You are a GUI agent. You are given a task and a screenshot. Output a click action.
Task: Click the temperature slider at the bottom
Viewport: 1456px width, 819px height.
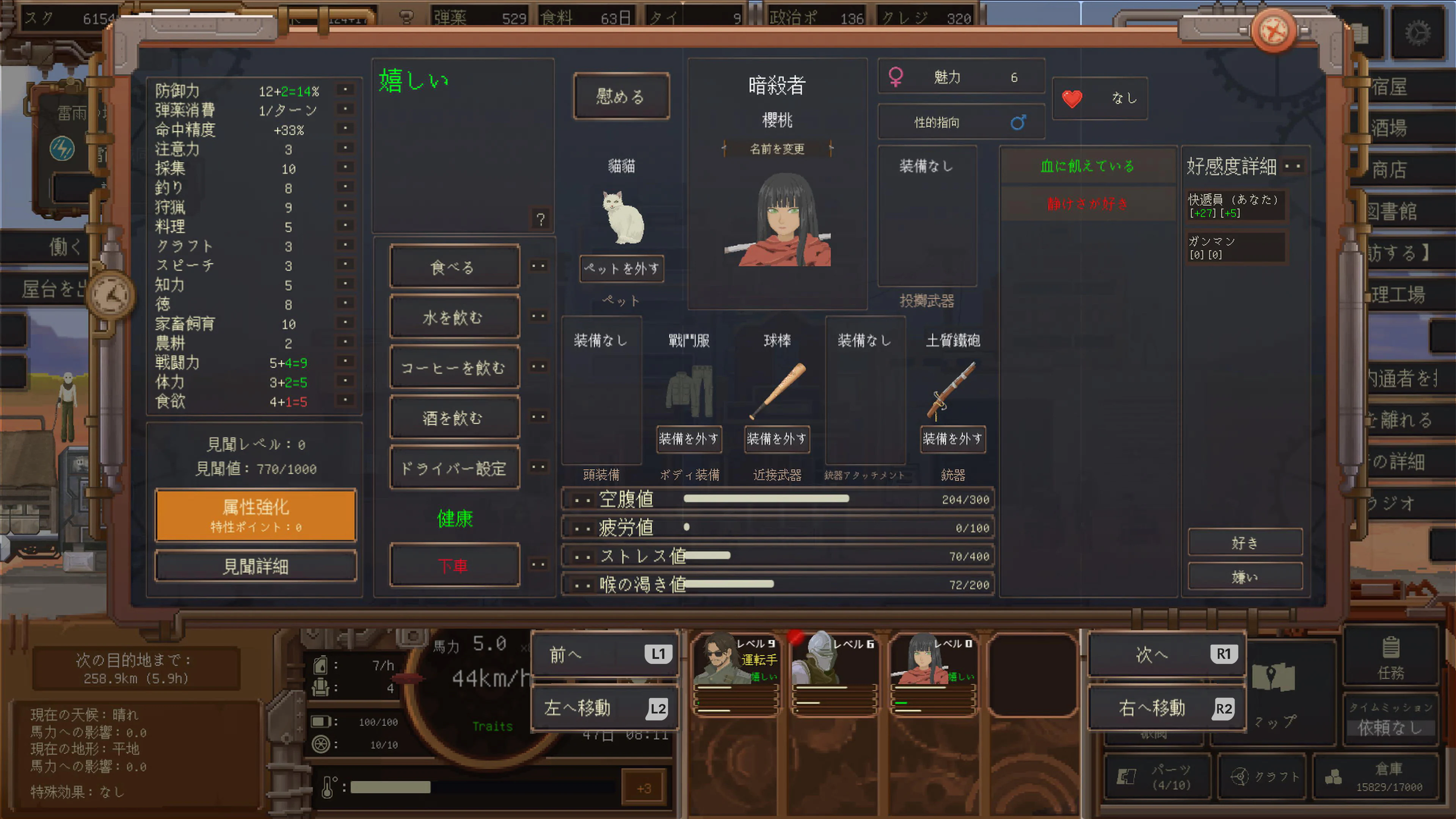pos(390,788)
